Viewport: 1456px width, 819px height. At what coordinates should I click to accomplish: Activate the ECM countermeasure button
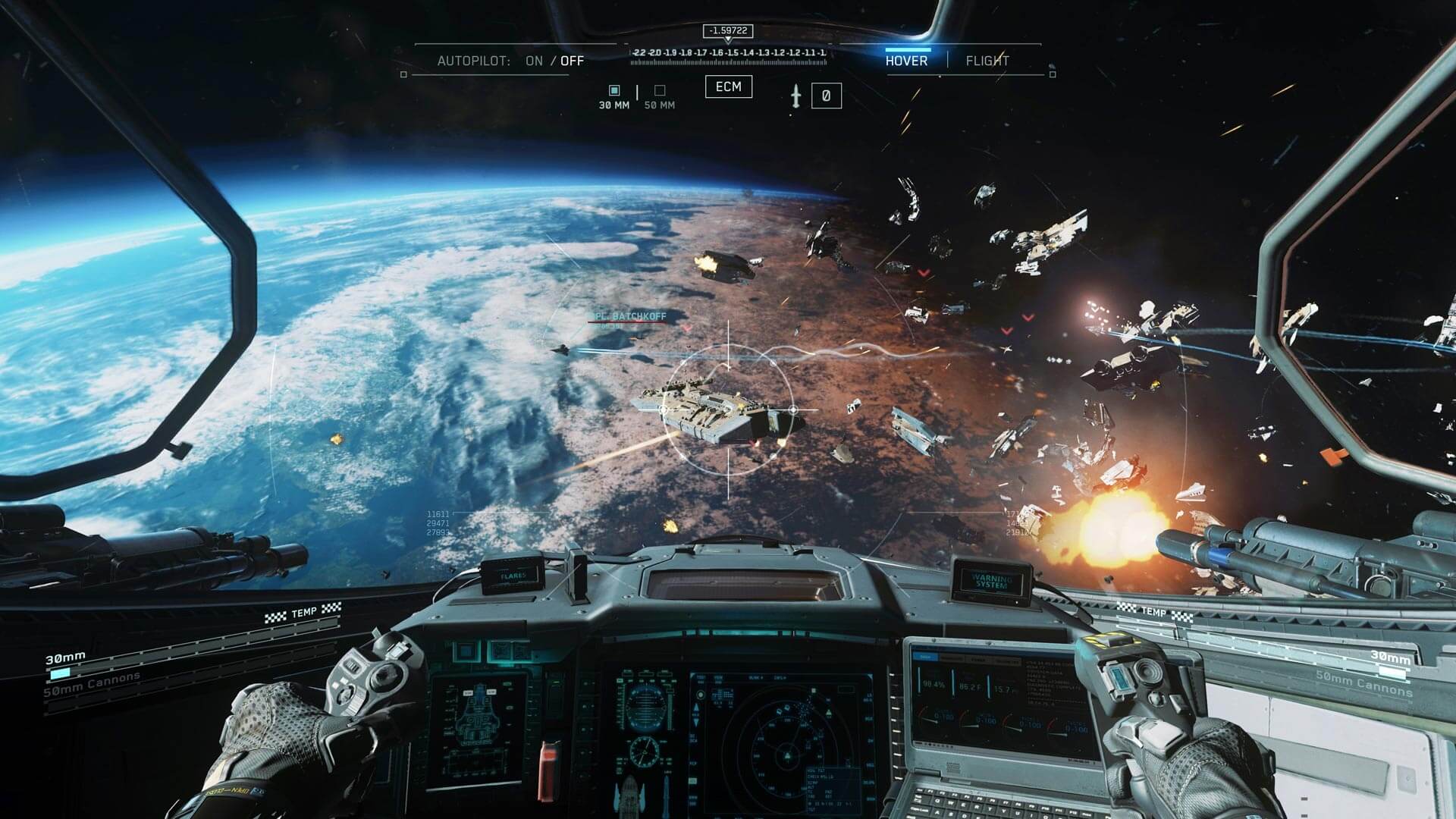729,87
